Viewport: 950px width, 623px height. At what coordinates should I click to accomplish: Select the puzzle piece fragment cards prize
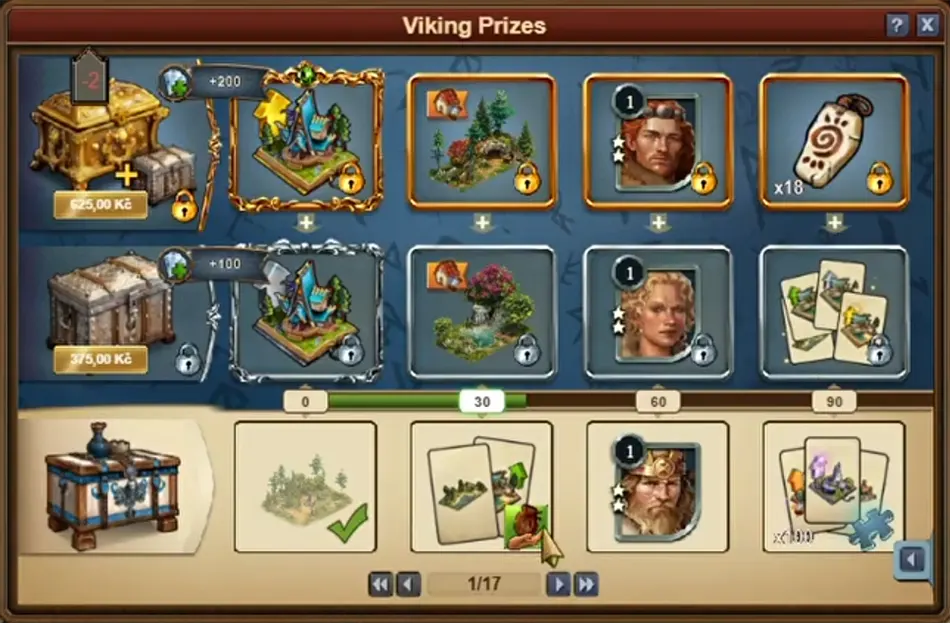tap(834, 487)
